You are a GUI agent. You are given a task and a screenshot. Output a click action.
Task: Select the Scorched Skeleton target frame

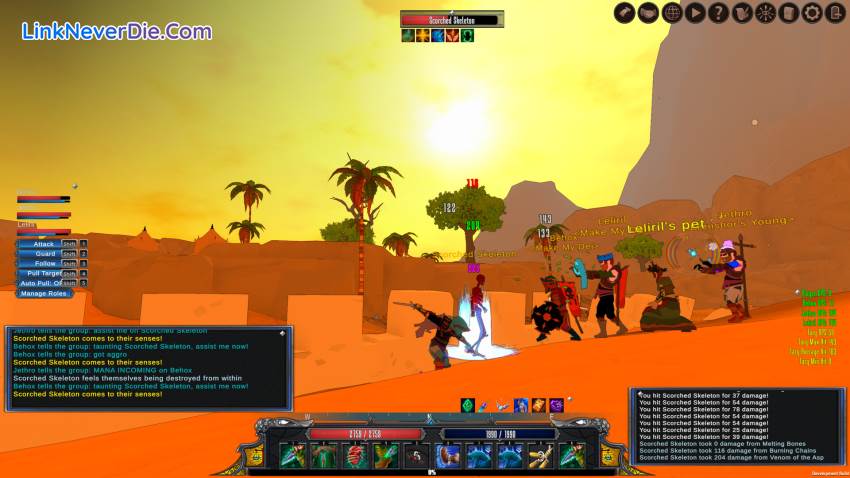(451, 19)
